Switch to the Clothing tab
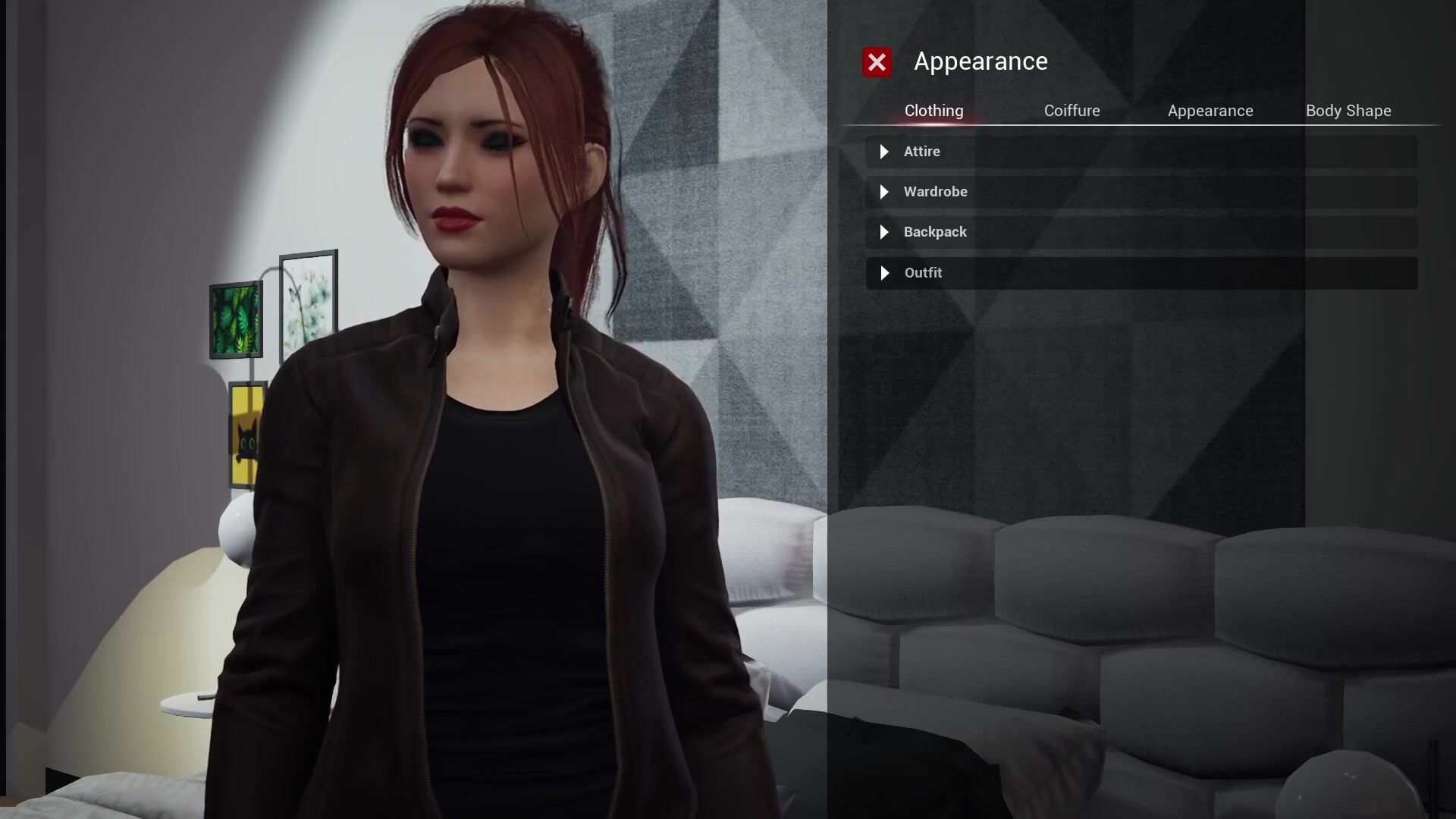The image size is (1456, 819). 934,111
